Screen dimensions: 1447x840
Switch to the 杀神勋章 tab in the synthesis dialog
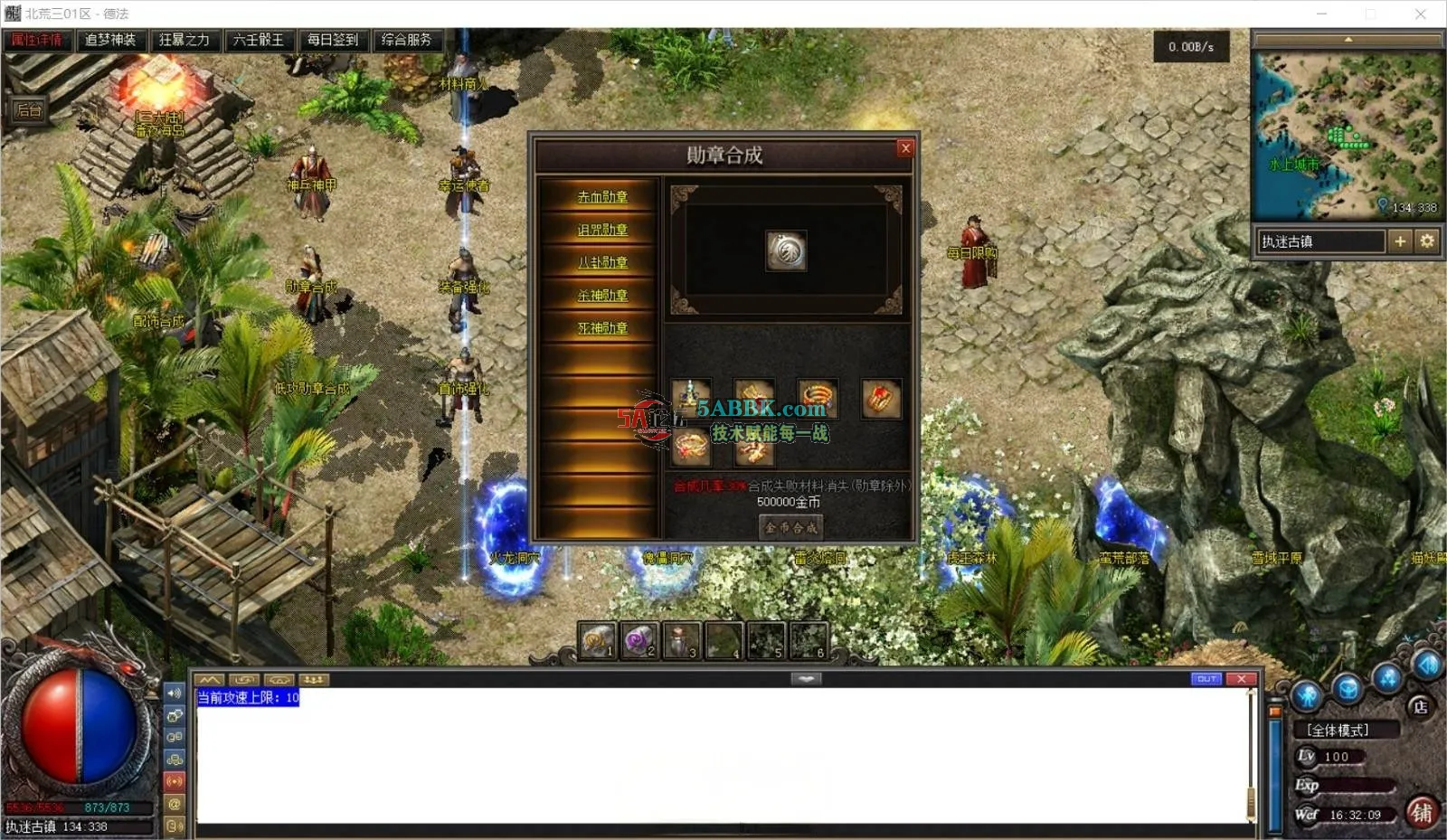point(604,295)
